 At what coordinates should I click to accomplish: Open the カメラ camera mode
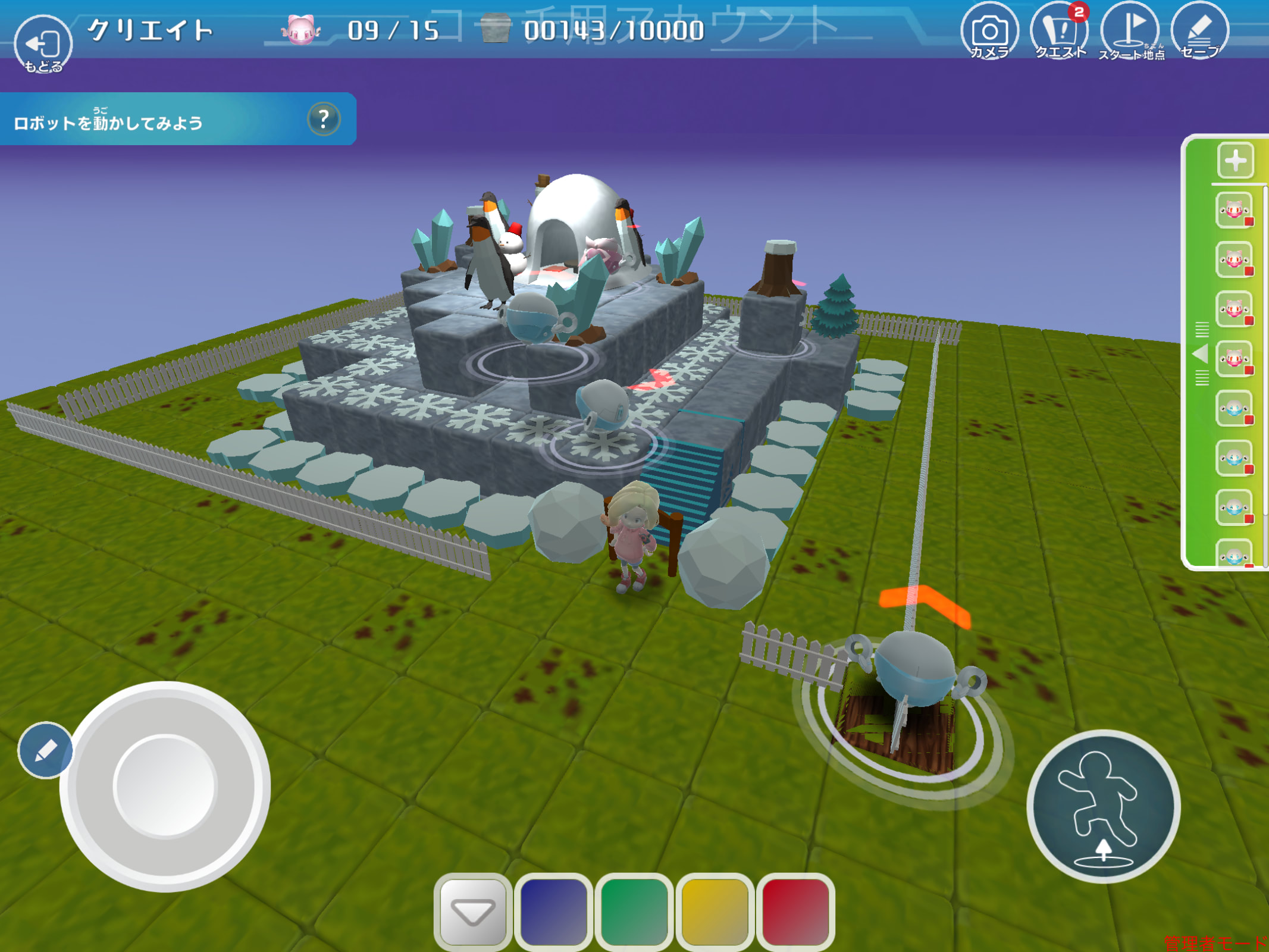coord(989,32)
